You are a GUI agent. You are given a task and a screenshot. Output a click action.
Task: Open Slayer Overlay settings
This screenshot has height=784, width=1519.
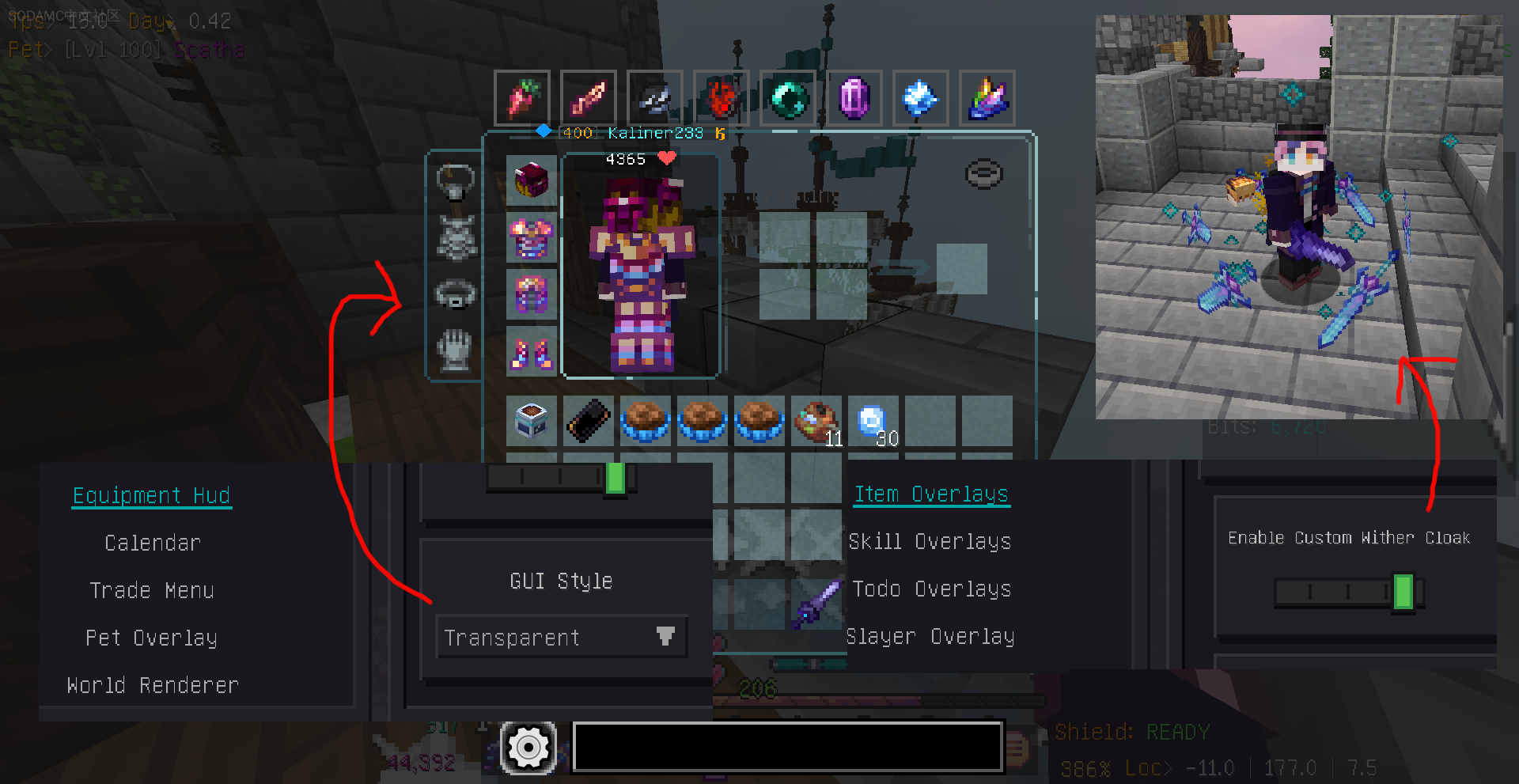coord(930,636)
